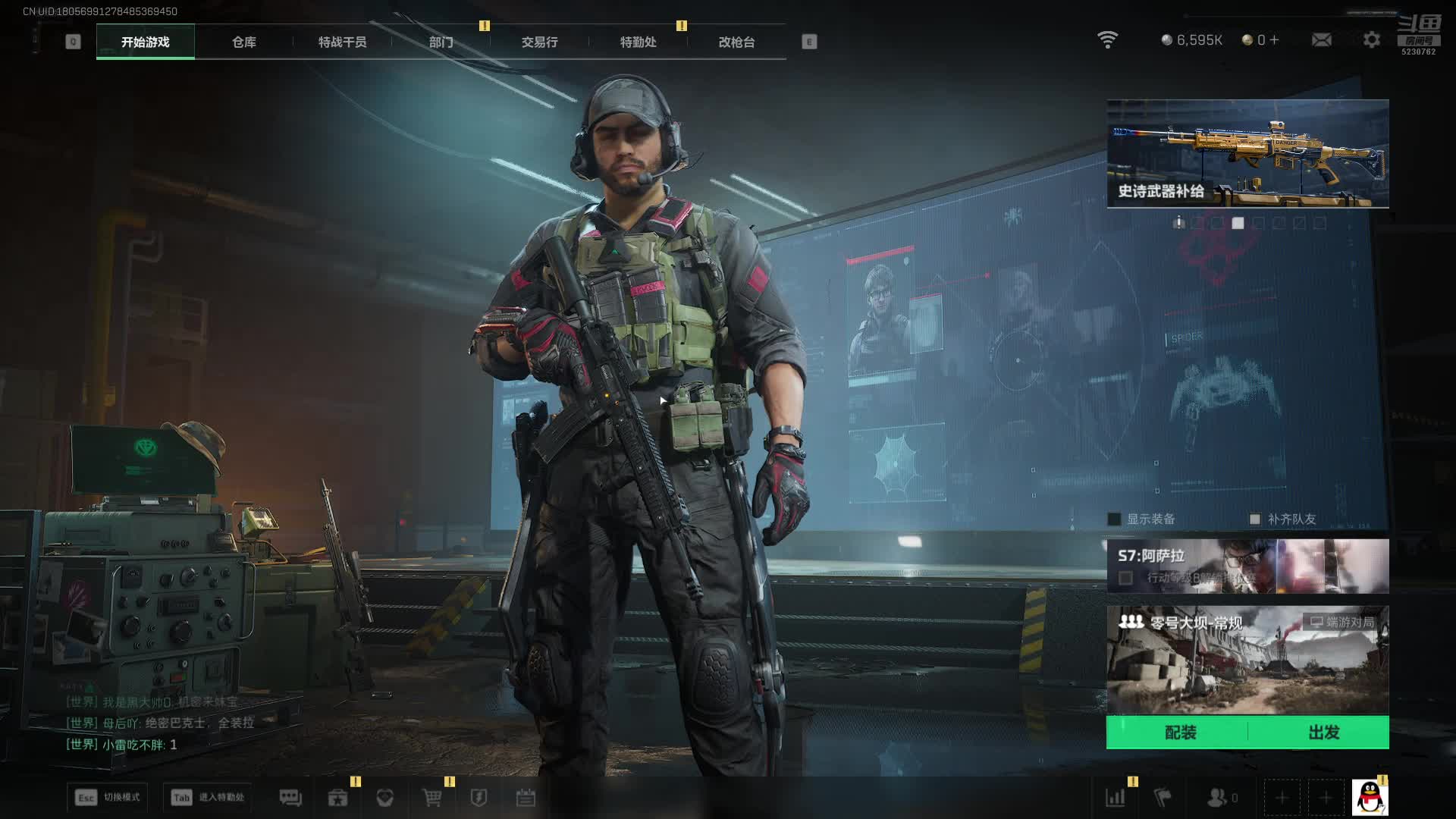Select the 部门 tab
The width and height of the screenshot is (1456, 819).
point(441,42)
